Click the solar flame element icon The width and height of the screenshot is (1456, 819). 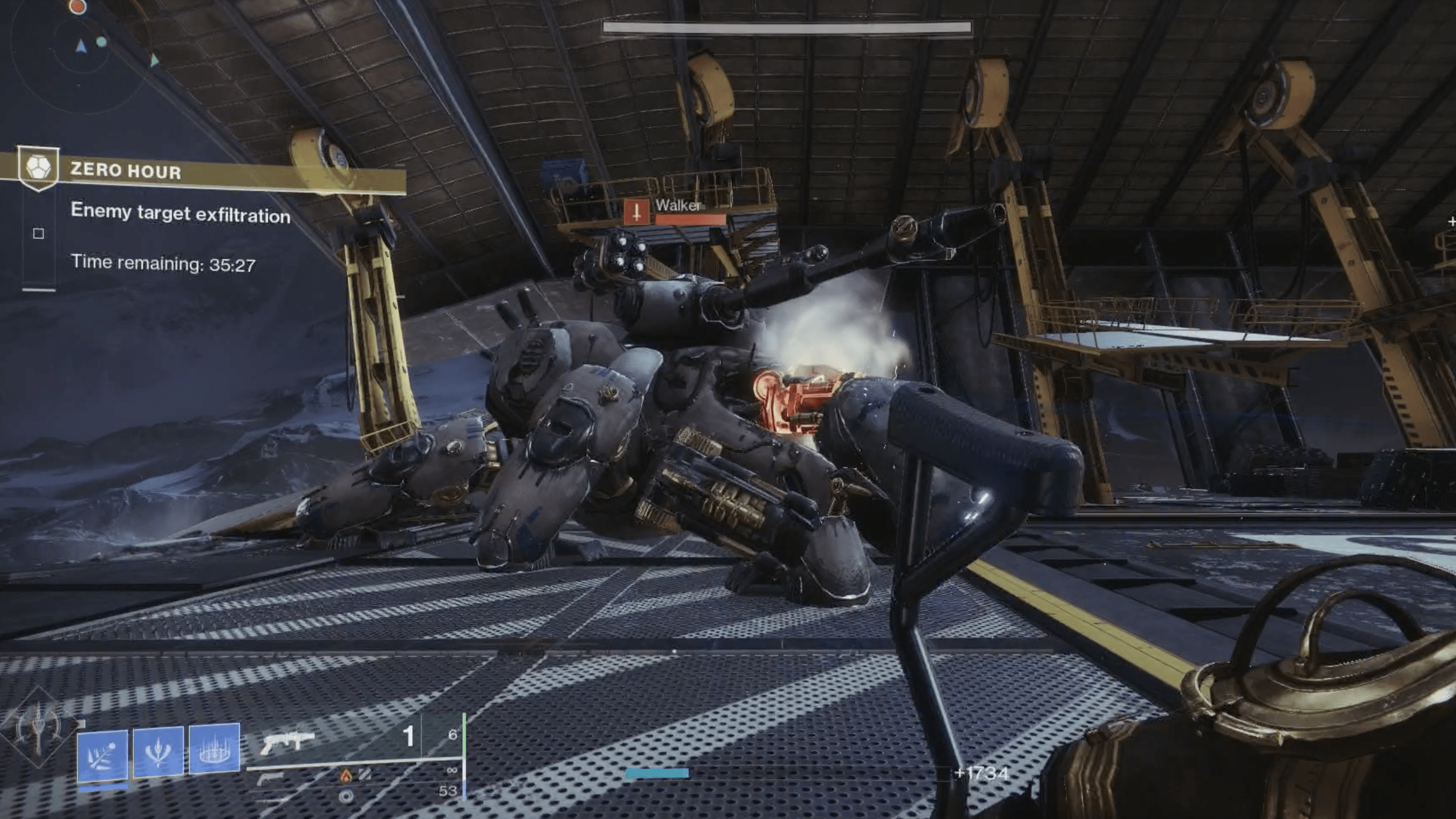[x=346, y=776]
